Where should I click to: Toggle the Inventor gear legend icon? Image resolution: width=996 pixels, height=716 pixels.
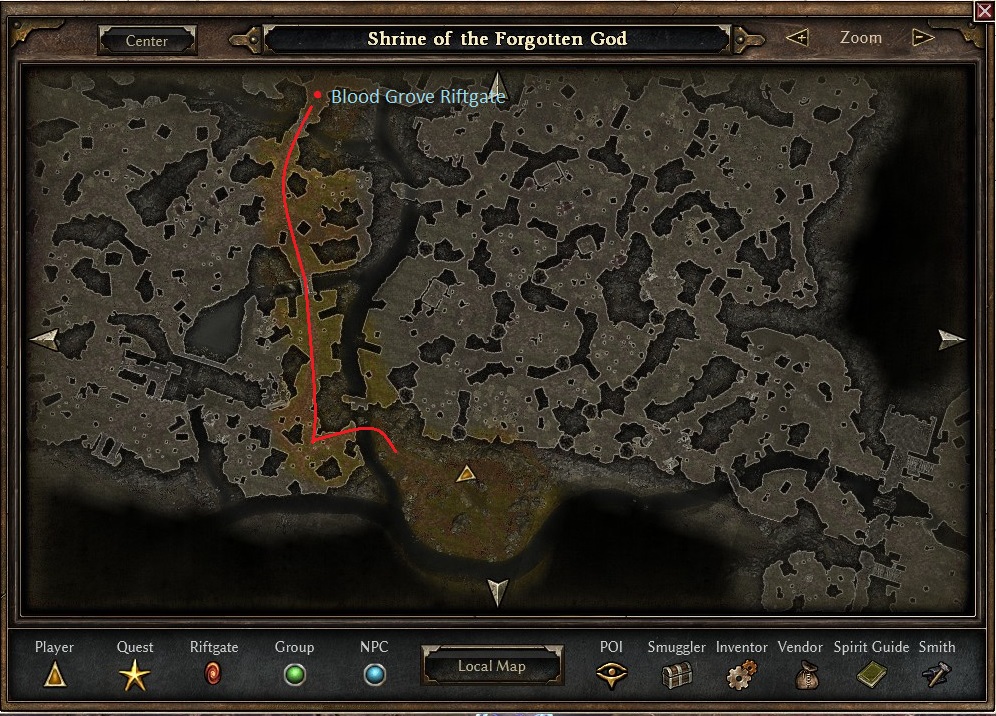pyautogui.click(x=741, y=676)
